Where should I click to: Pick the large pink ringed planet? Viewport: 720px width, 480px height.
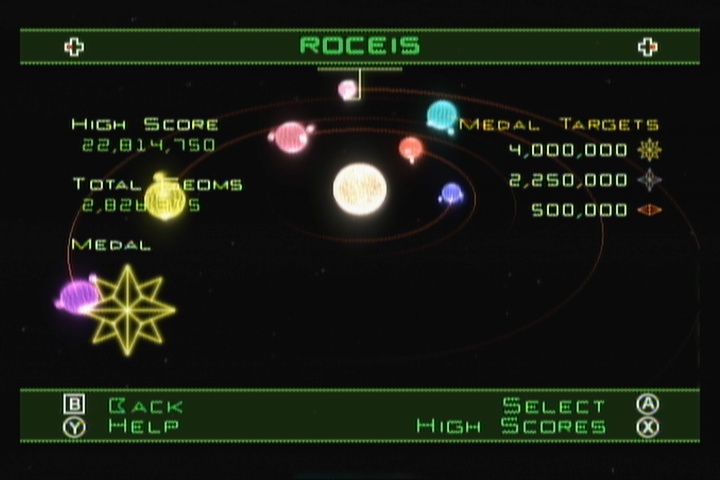click(x=291, y=137)
